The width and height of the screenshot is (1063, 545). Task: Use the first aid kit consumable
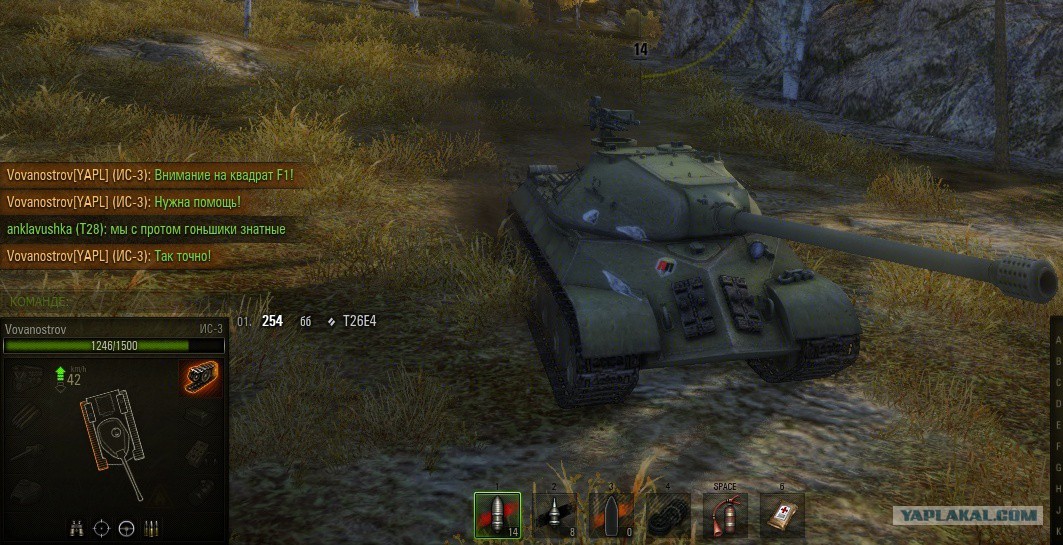pos(782,516)
